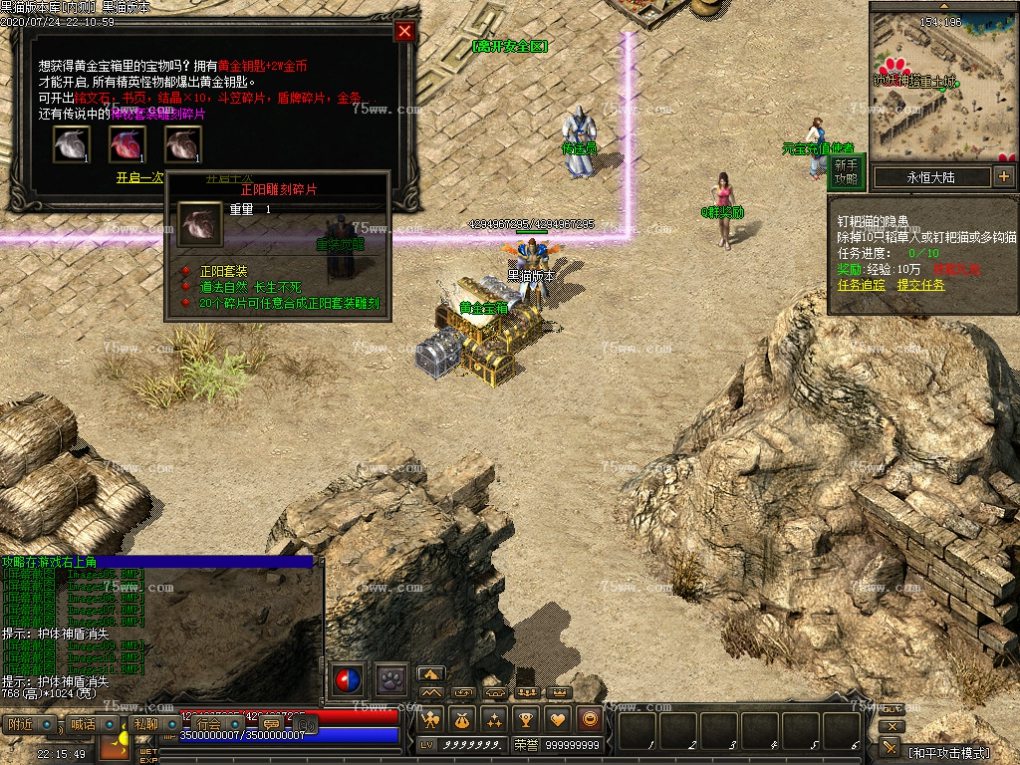Choose 开启一次 to open the chest once

tap(141, 177)
